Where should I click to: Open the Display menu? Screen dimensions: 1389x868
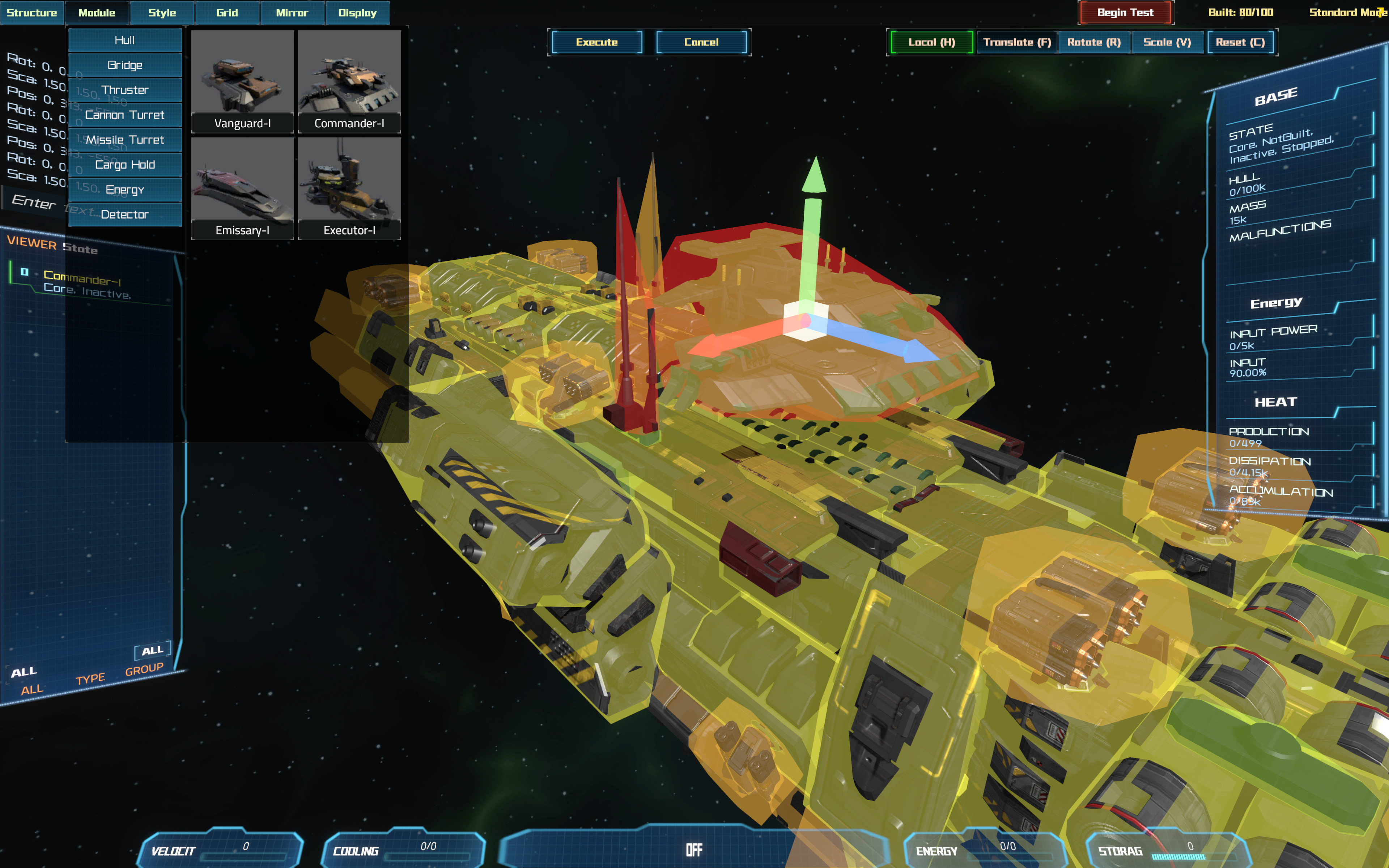click(x=357, y=13)
